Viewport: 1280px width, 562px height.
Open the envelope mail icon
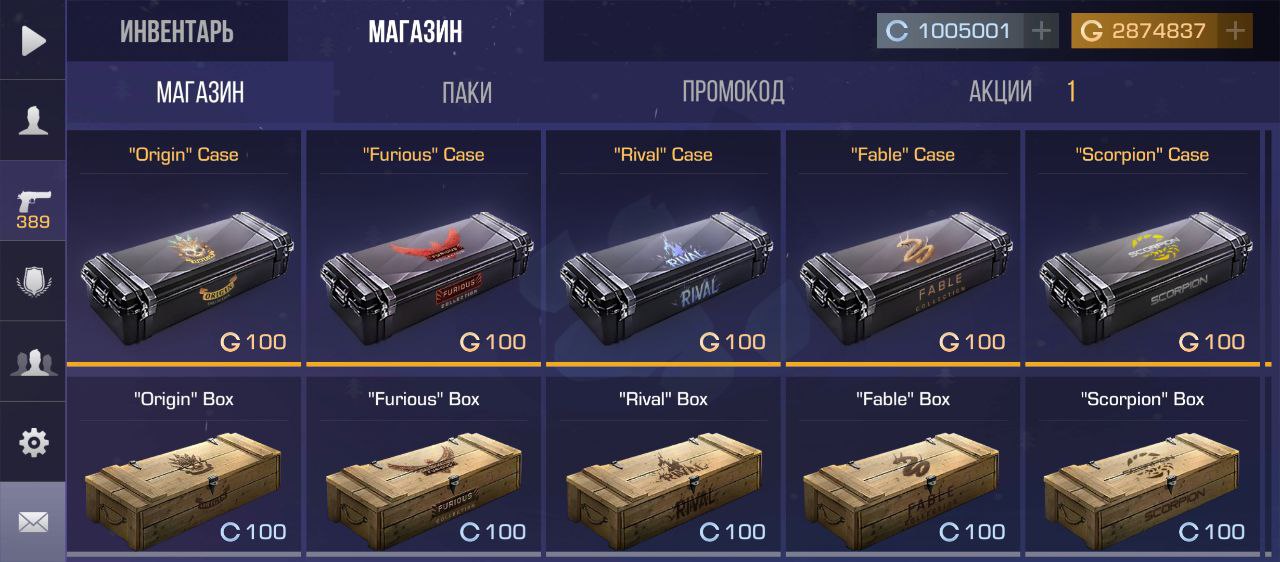[33, 522]
